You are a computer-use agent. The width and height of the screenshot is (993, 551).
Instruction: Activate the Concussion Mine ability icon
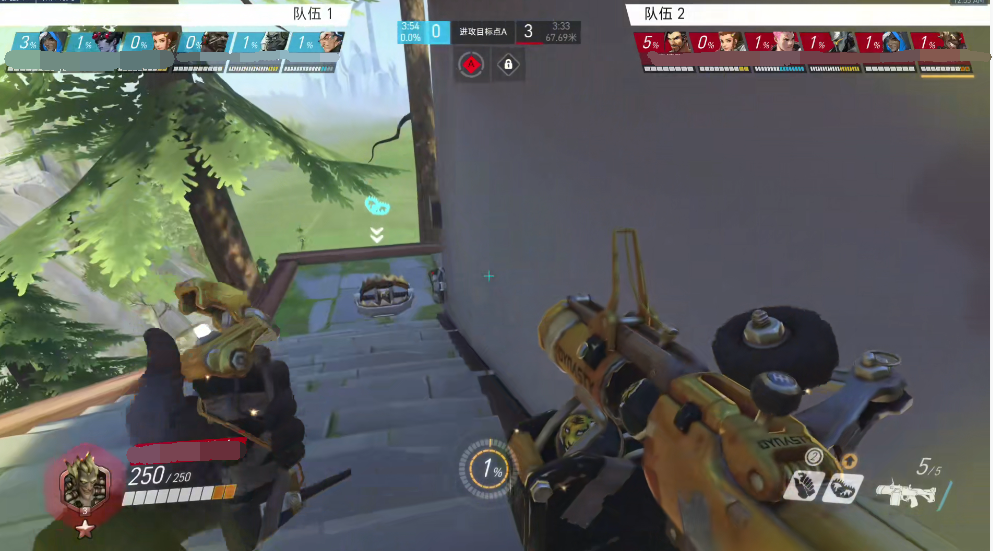(x=804, y=486)
